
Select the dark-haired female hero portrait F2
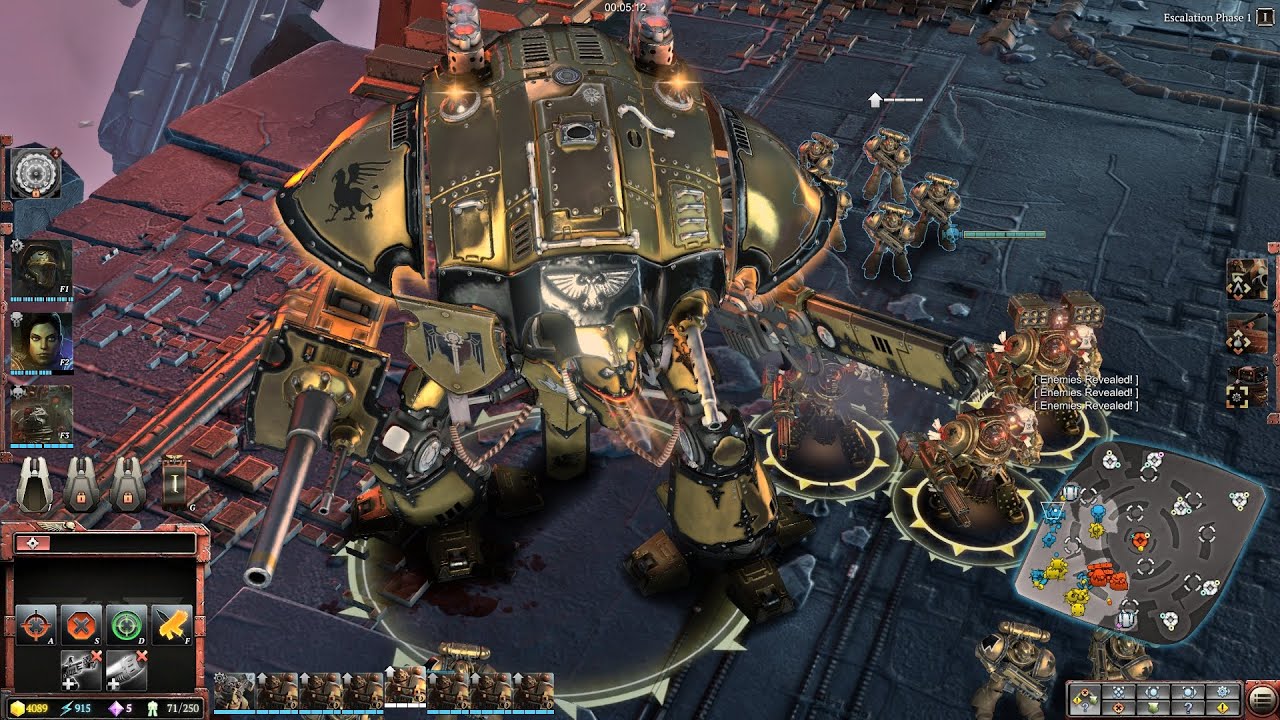[x=42, y=342]
